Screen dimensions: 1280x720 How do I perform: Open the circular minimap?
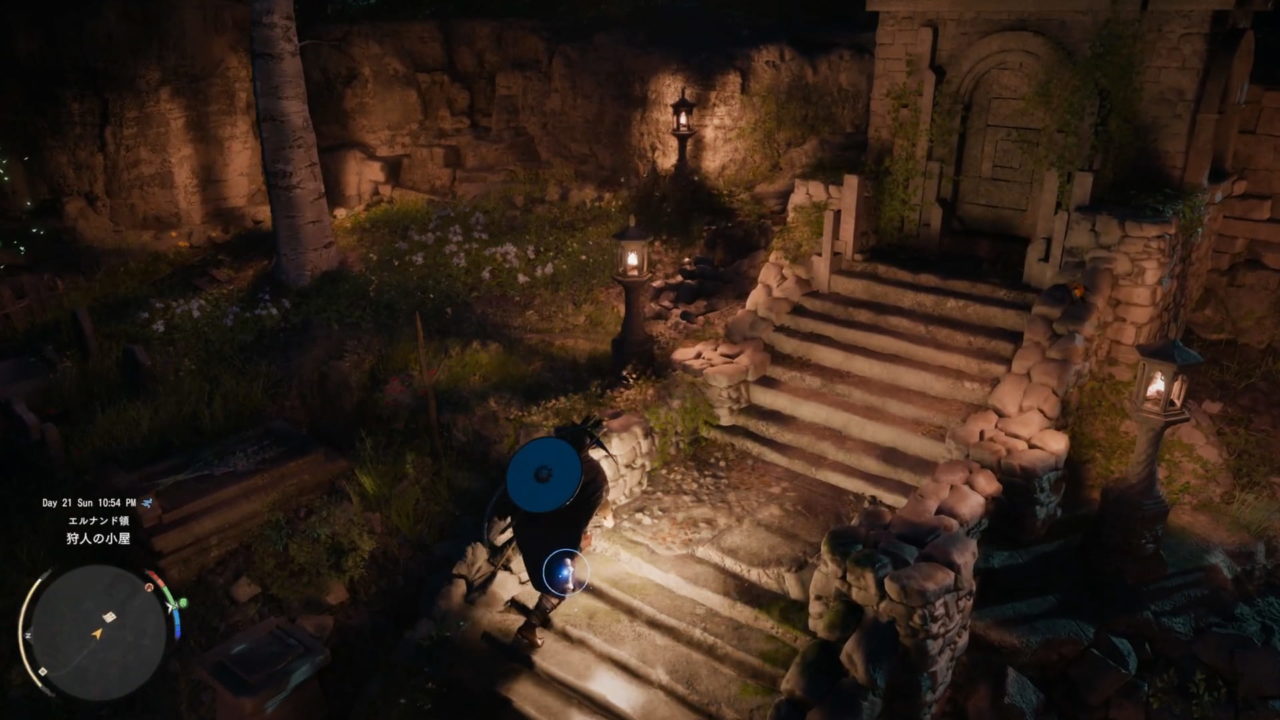pos(98,632)
